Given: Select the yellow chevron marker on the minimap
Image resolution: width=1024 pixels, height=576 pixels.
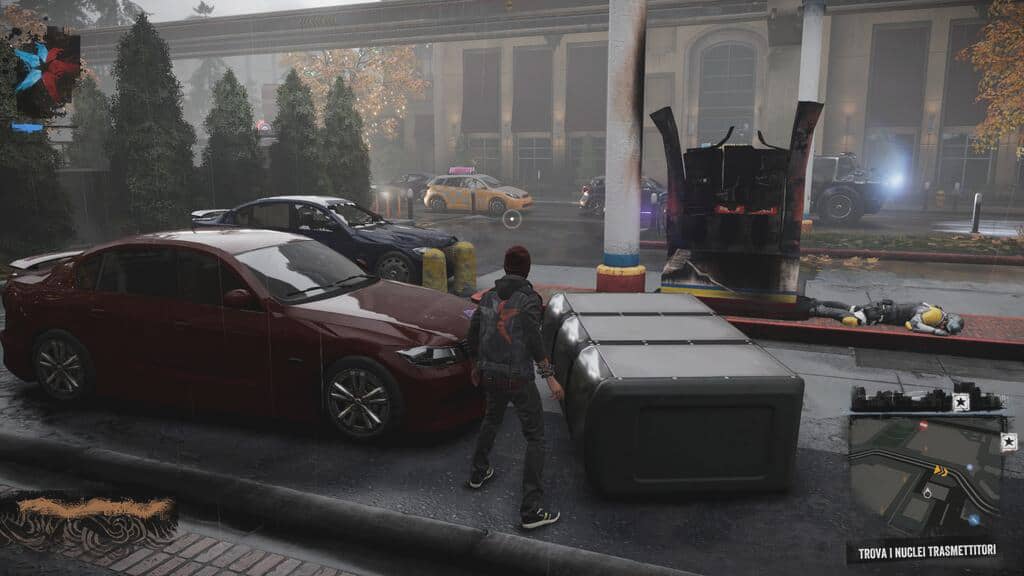Looking at the screenshot, I should point(941,469).
